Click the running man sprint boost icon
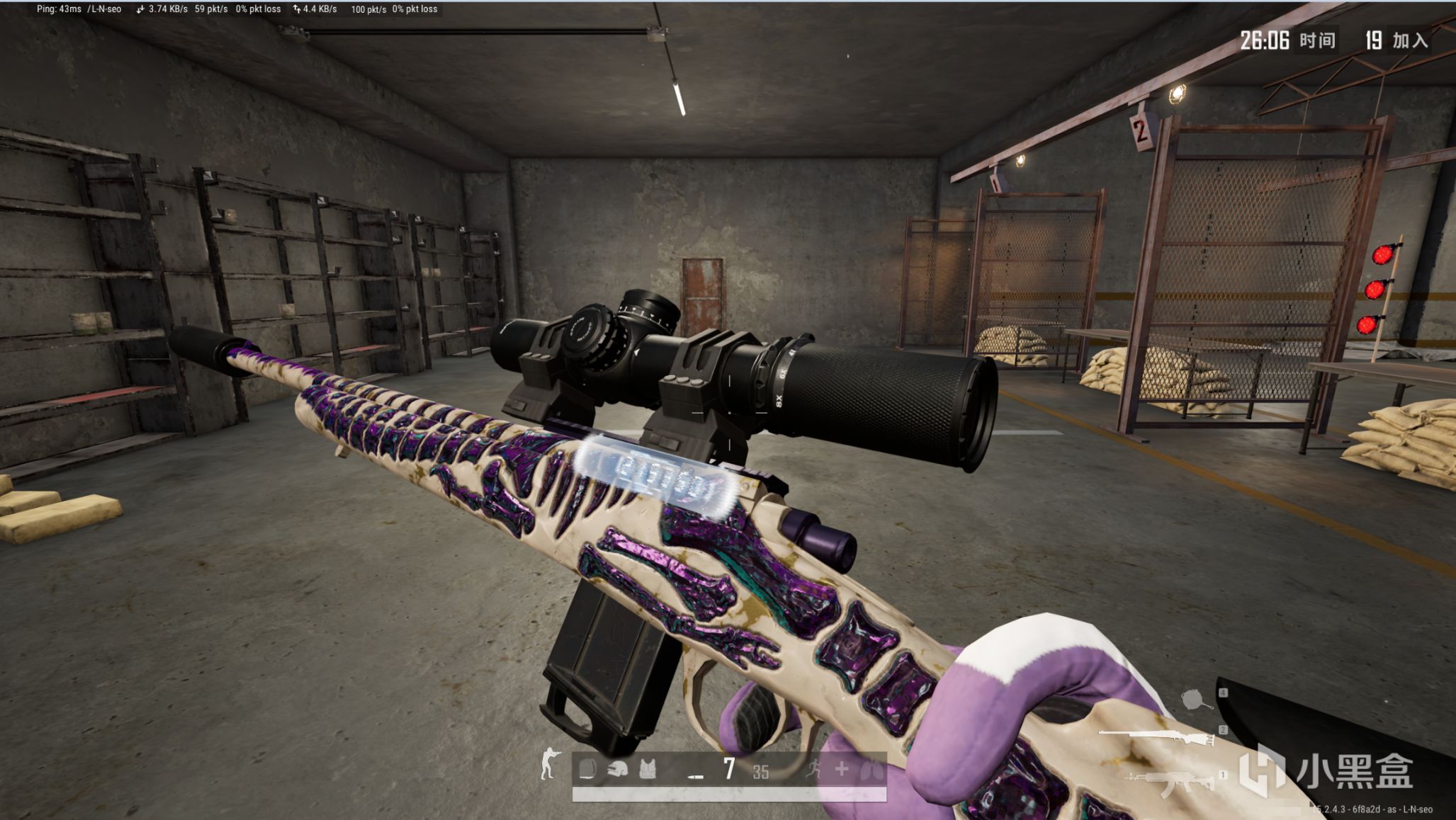 [x=814, y=769]
